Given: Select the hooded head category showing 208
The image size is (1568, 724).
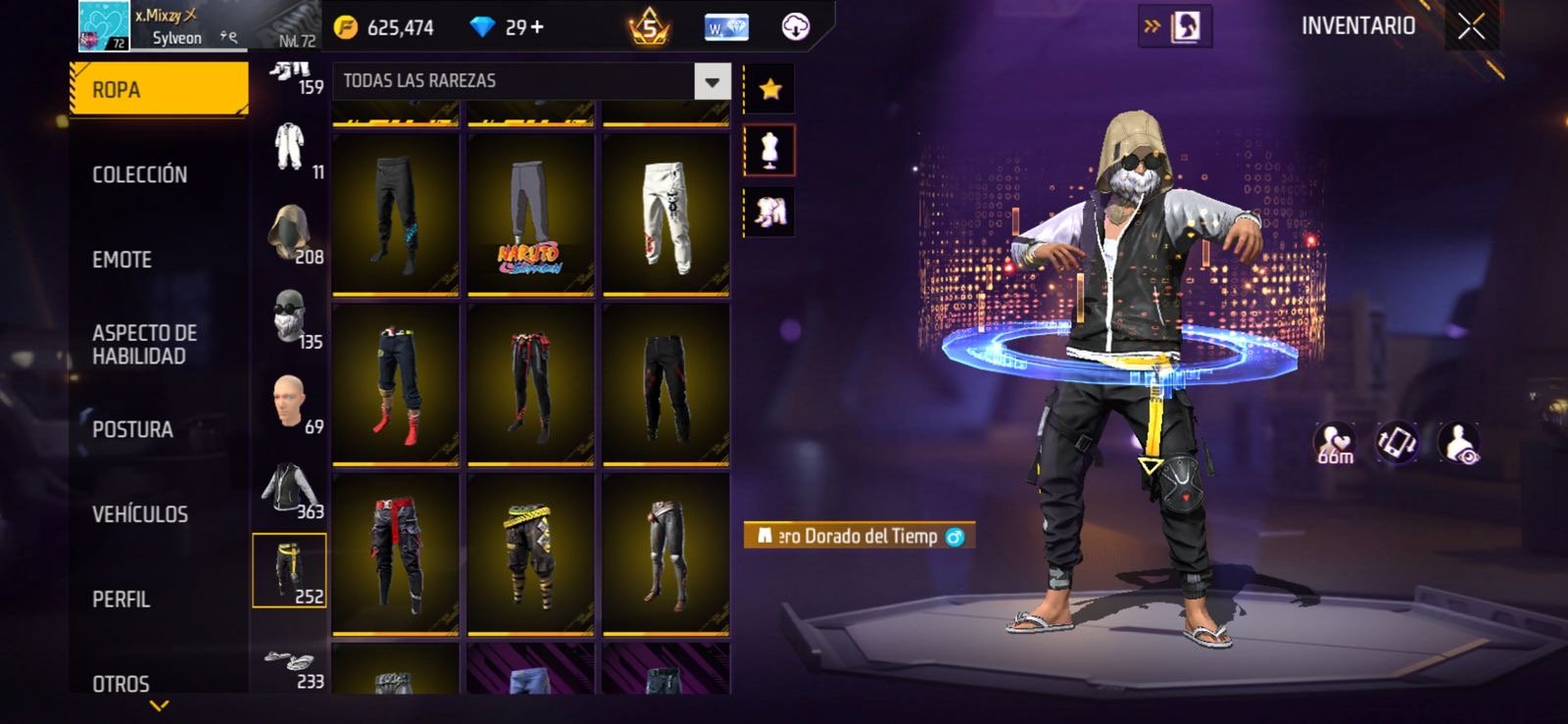Looking at the screenshot, I should (x=290, y=234).
